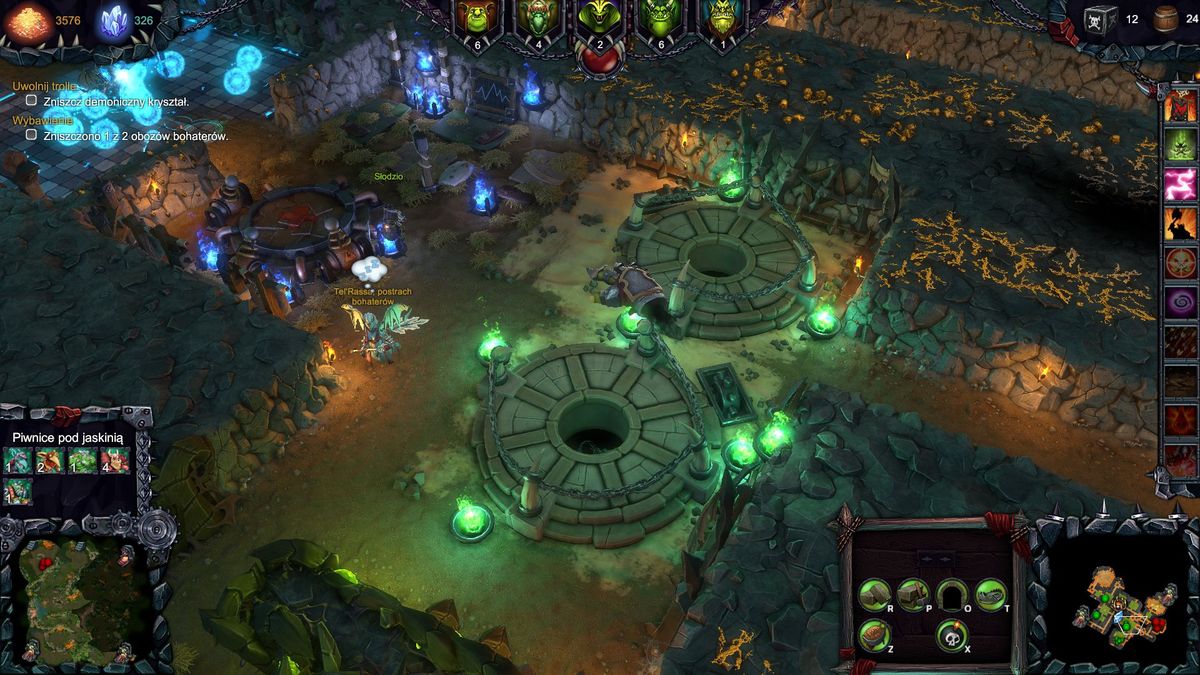The height and width of the screenshot is (675, 1200).
Task: Pick the dark archway door icon (O)
Action: click(952, 595)
